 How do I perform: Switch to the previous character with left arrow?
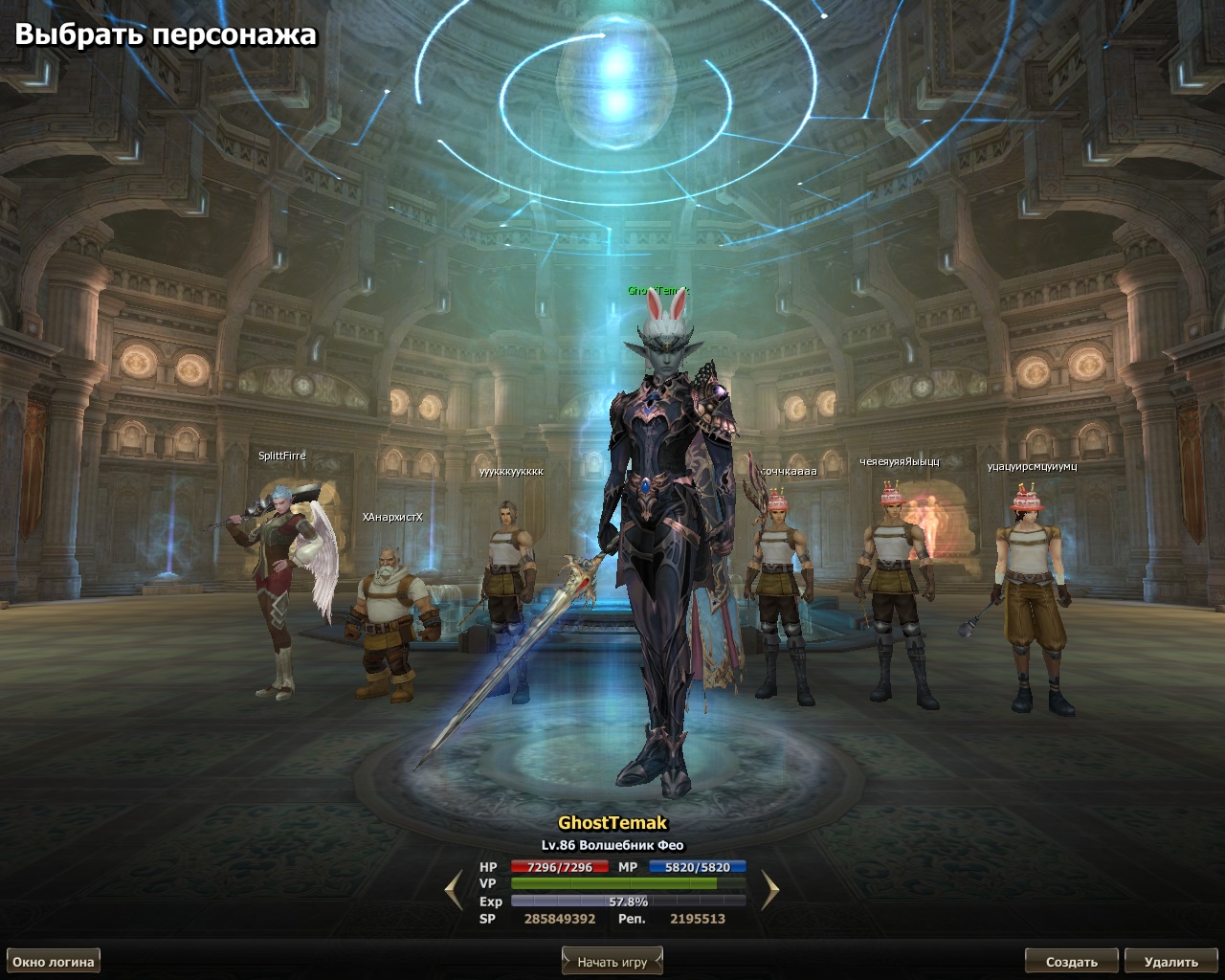tap(454, 891)
